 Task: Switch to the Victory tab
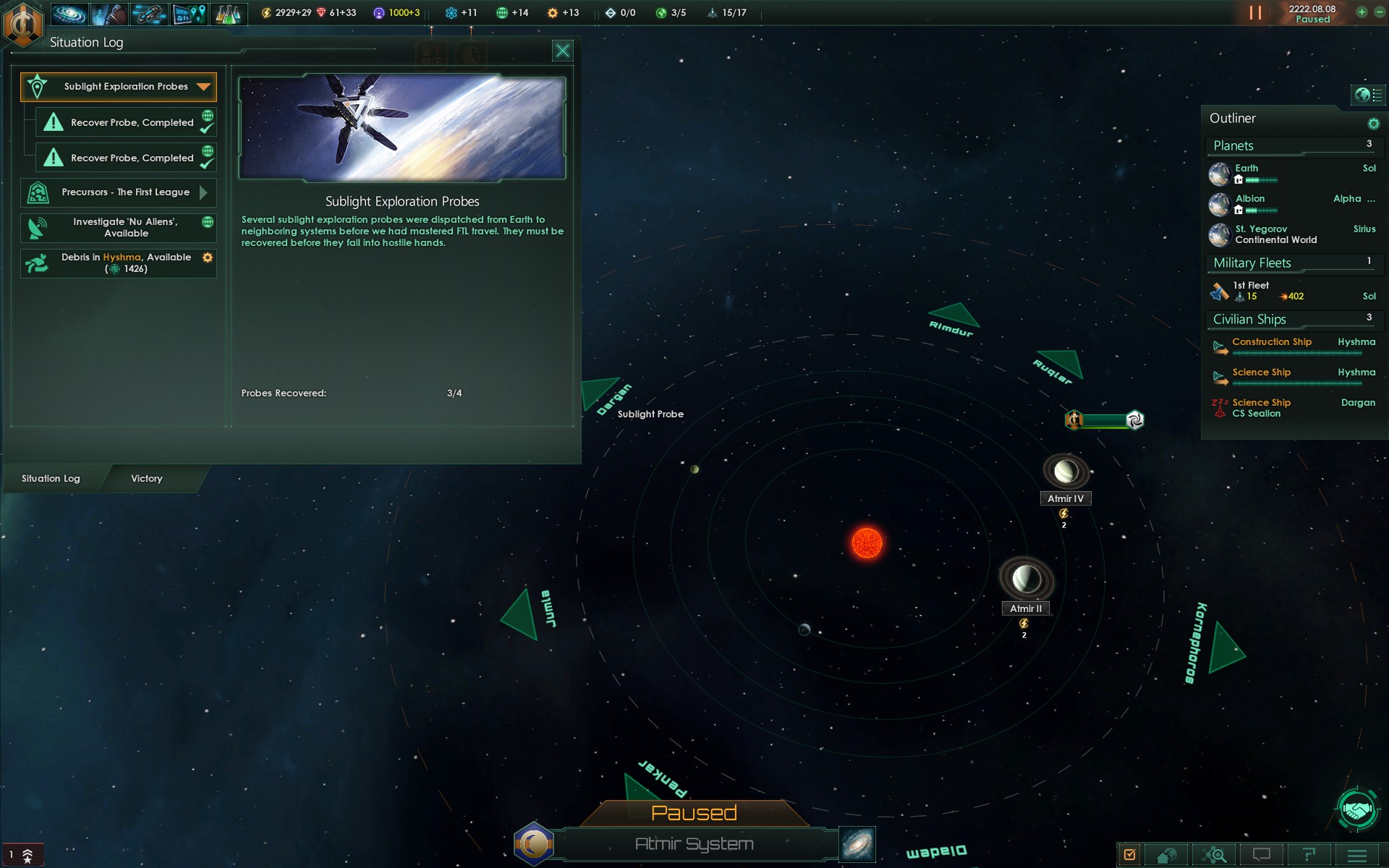pyautogui.click(x=147, y=478)
